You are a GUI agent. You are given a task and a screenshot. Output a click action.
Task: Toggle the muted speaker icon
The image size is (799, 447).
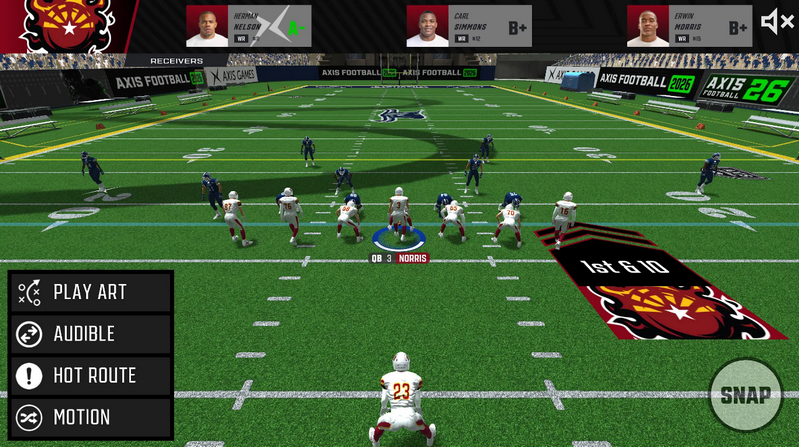tap(776, 22)
